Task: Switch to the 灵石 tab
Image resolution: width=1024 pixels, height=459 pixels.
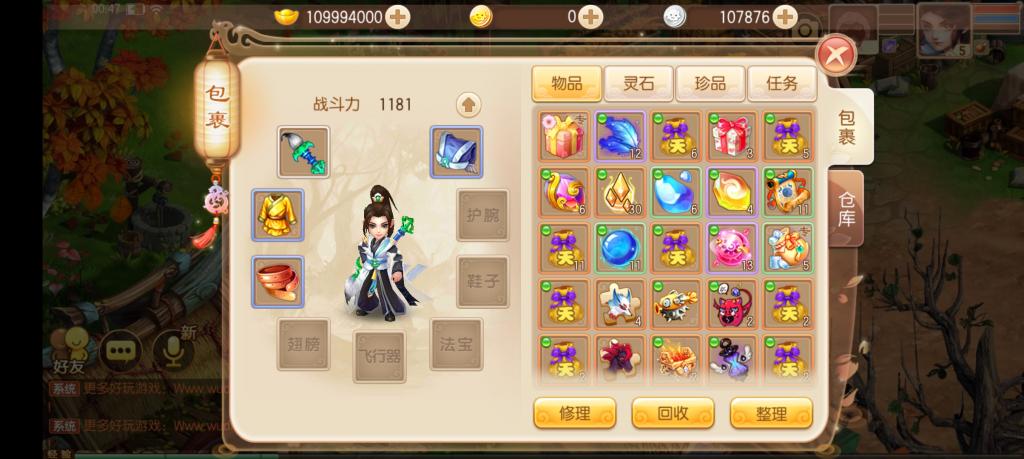Action: (638, 84)
